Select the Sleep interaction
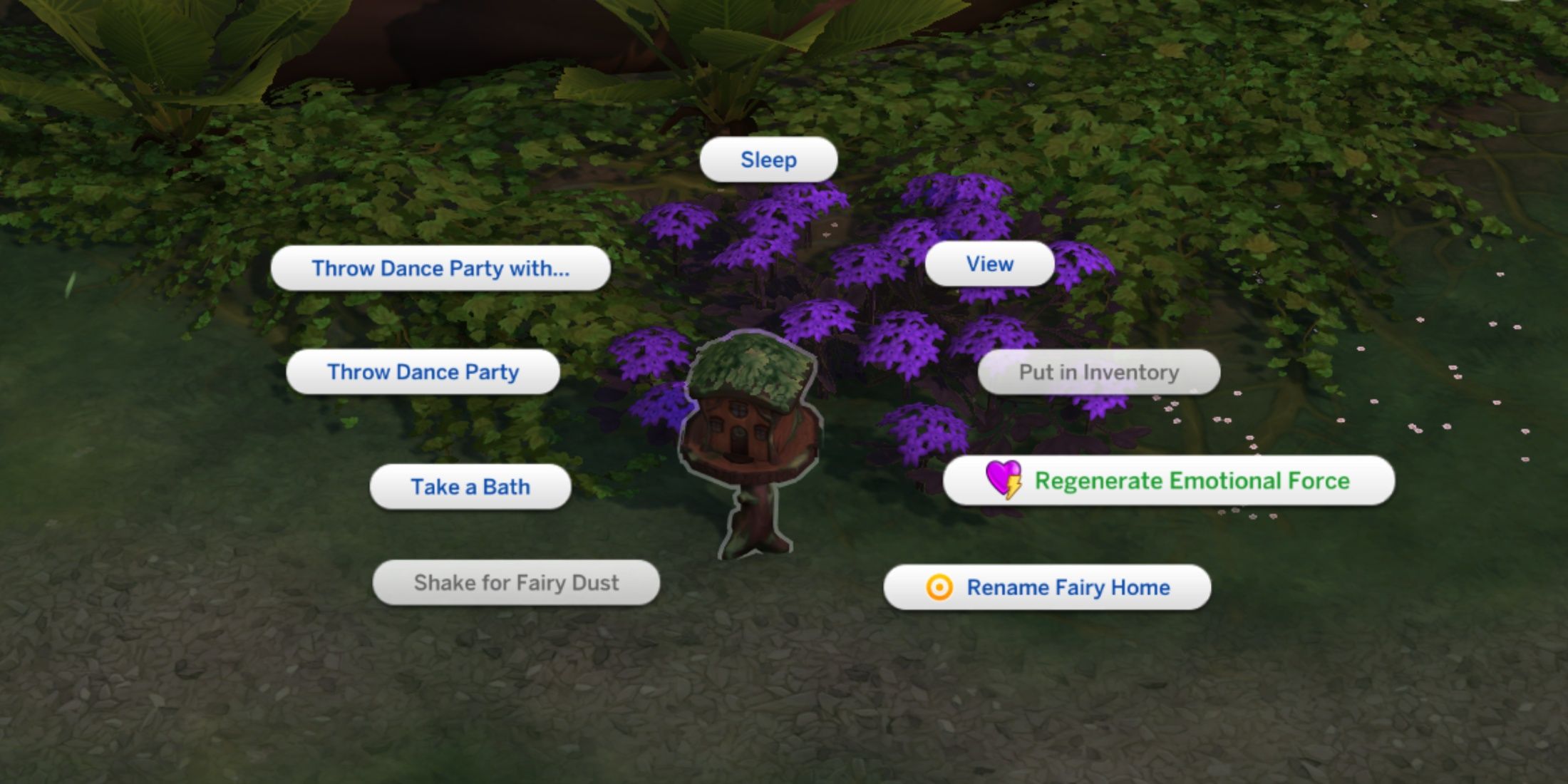This screenshot has width=1568, height=784. 768,160
